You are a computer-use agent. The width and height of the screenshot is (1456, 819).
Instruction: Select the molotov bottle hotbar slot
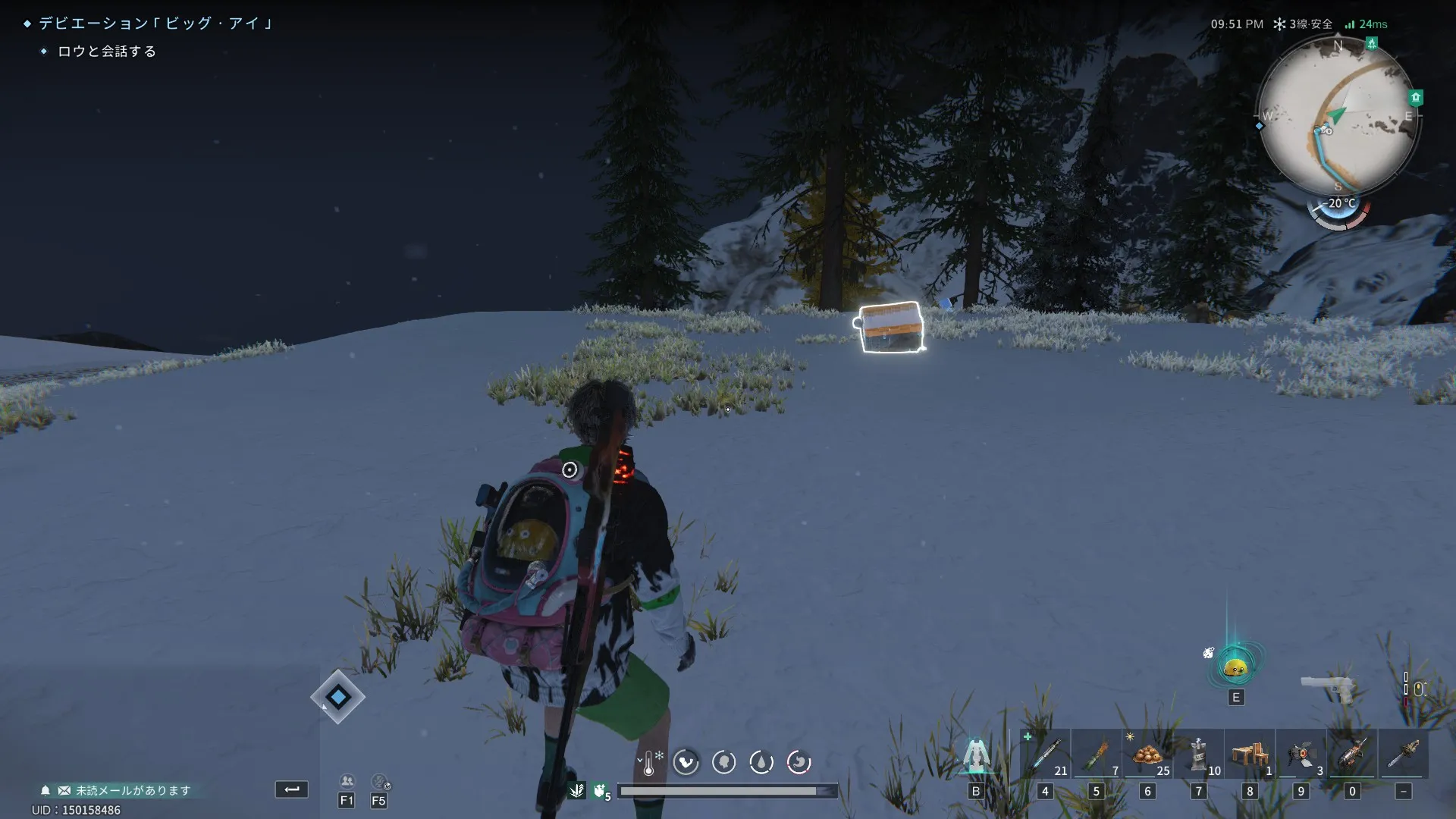coord(1097,755)
